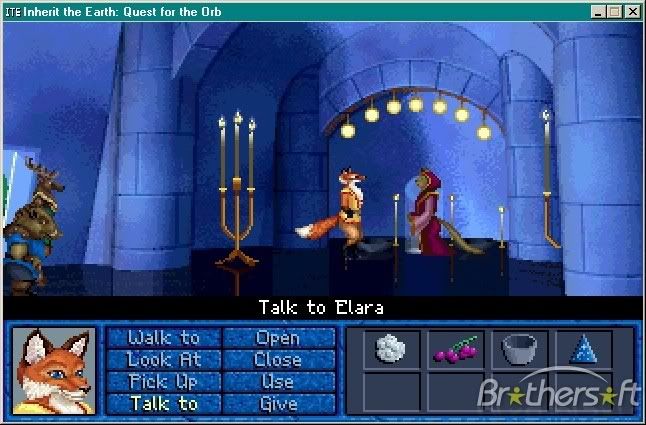Select the grey bowl in inventory

tap(519, 349)
